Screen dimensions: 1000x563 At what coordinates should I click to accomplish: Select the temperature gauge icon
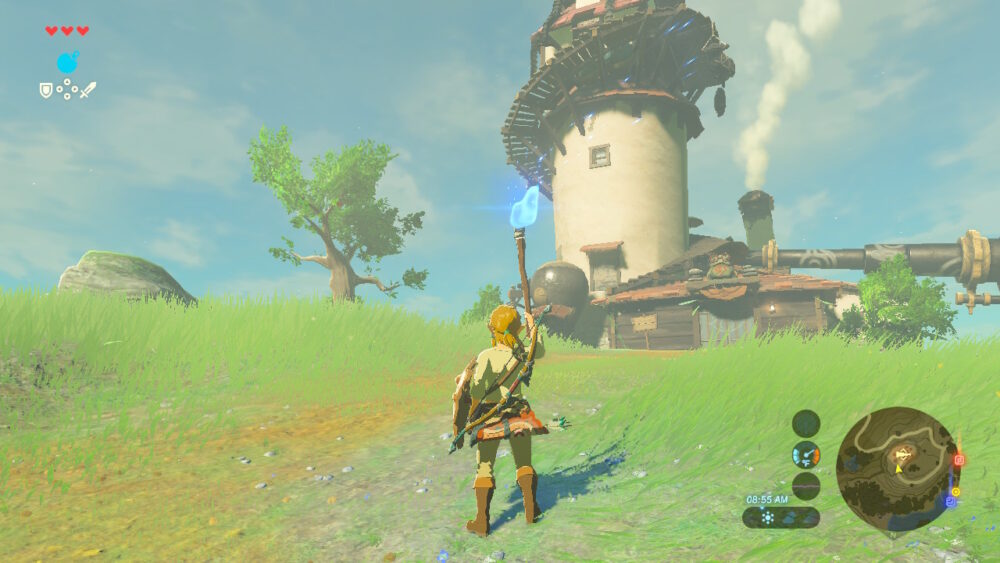coord(806,454)
